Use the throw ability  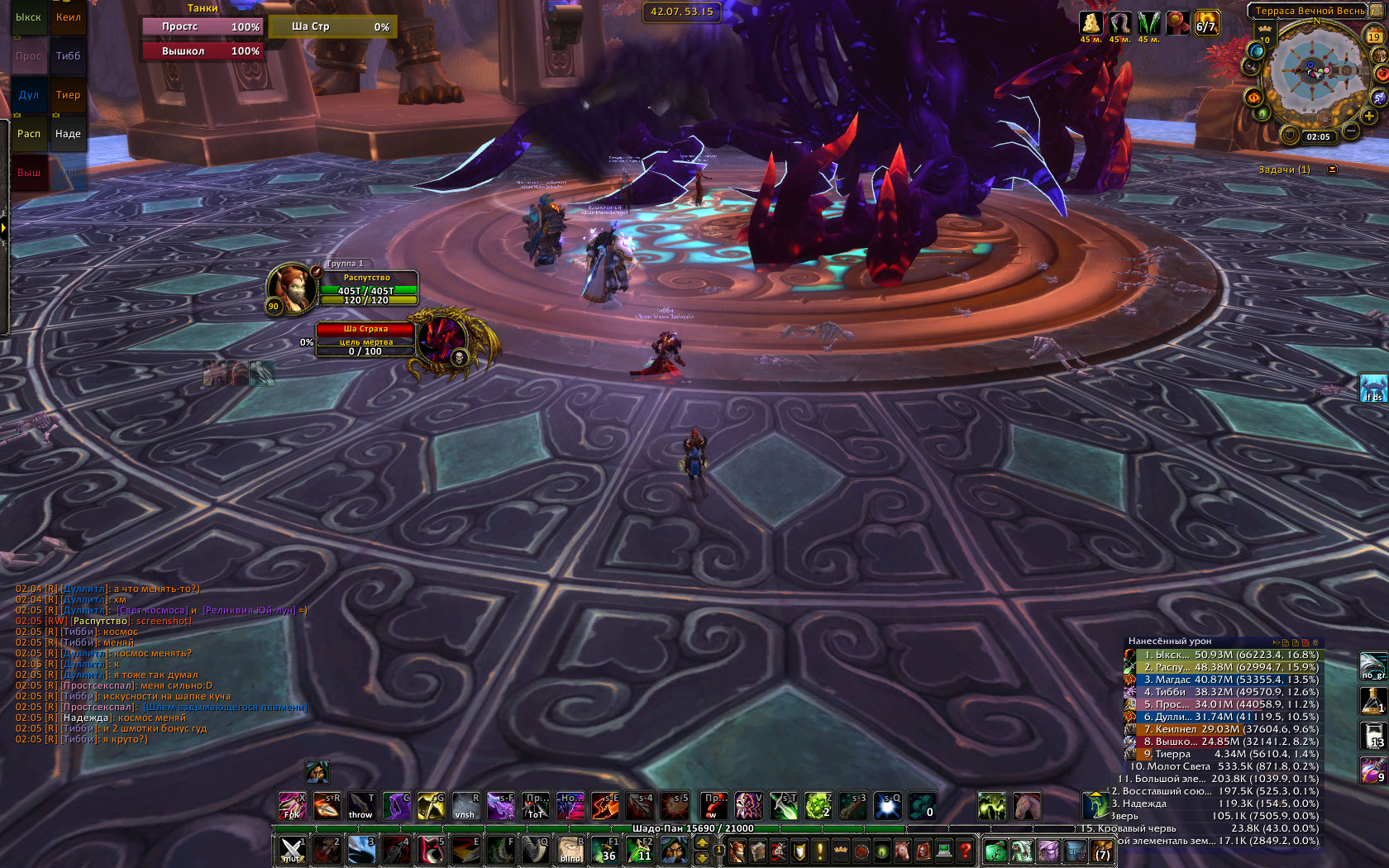(360, 806)
